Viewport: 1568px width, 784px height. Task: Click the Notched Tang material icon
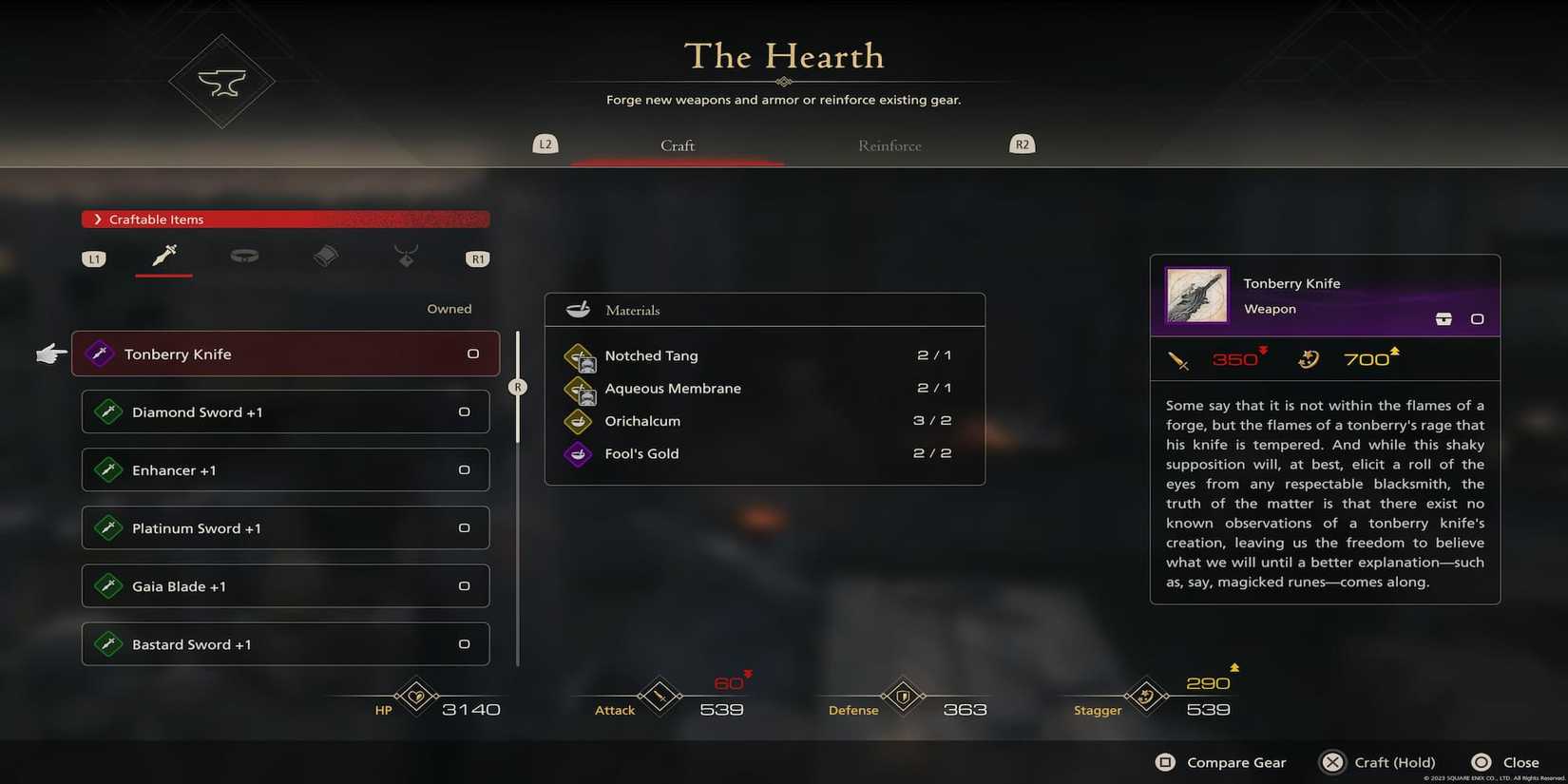[580, 356]
